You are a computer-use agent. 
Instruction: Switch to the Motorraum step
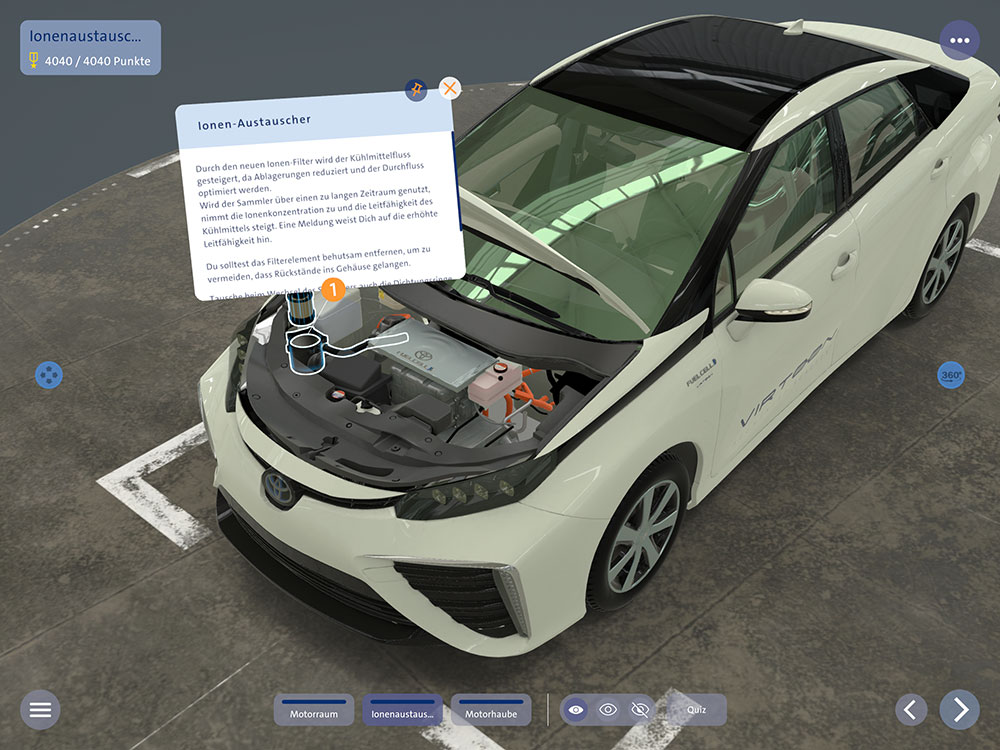(314, 710)
